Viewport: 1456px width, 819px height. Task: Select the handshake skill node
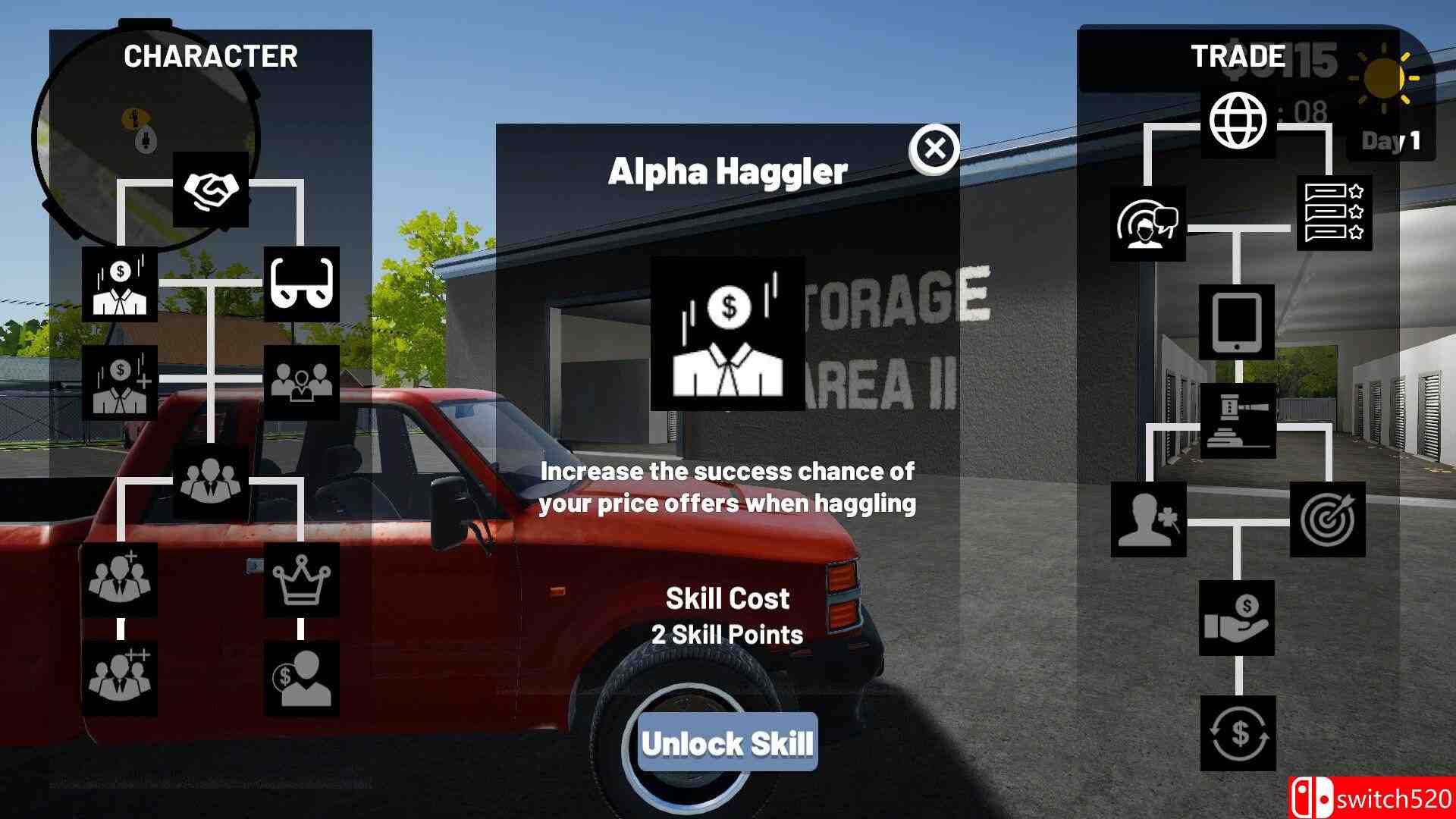pyautogui.click(x=211, y=190)
